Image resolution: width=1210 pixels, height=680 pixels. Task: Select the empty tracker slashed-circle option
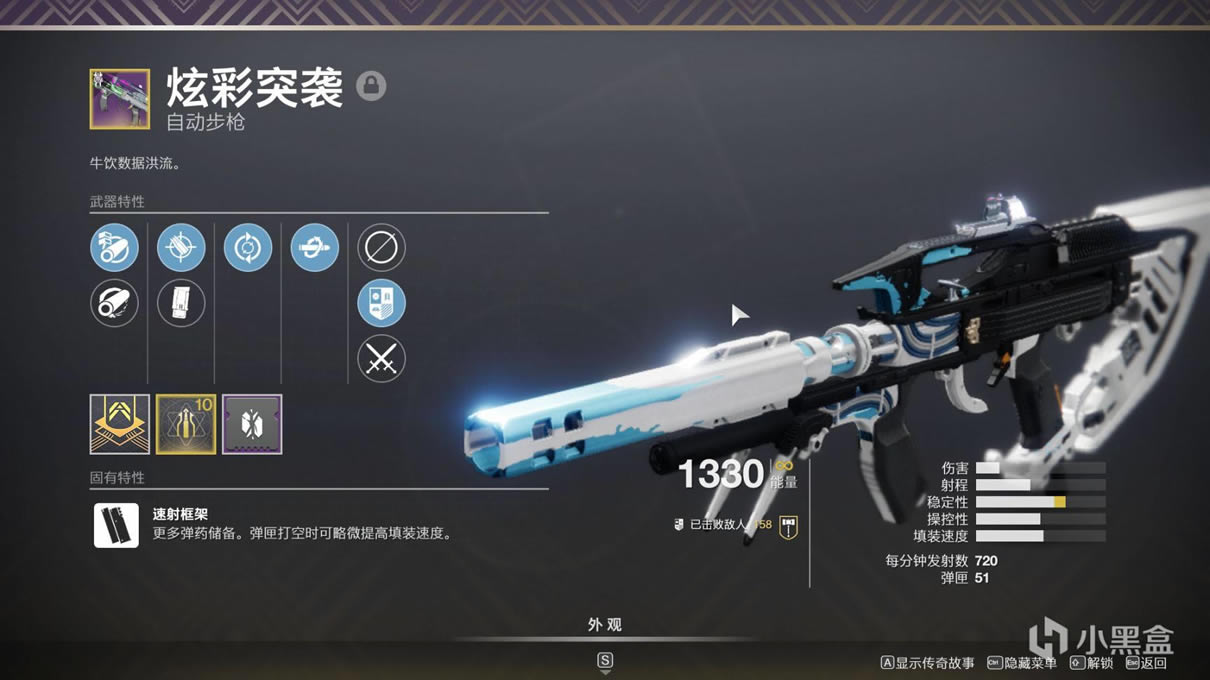(381, 247)
